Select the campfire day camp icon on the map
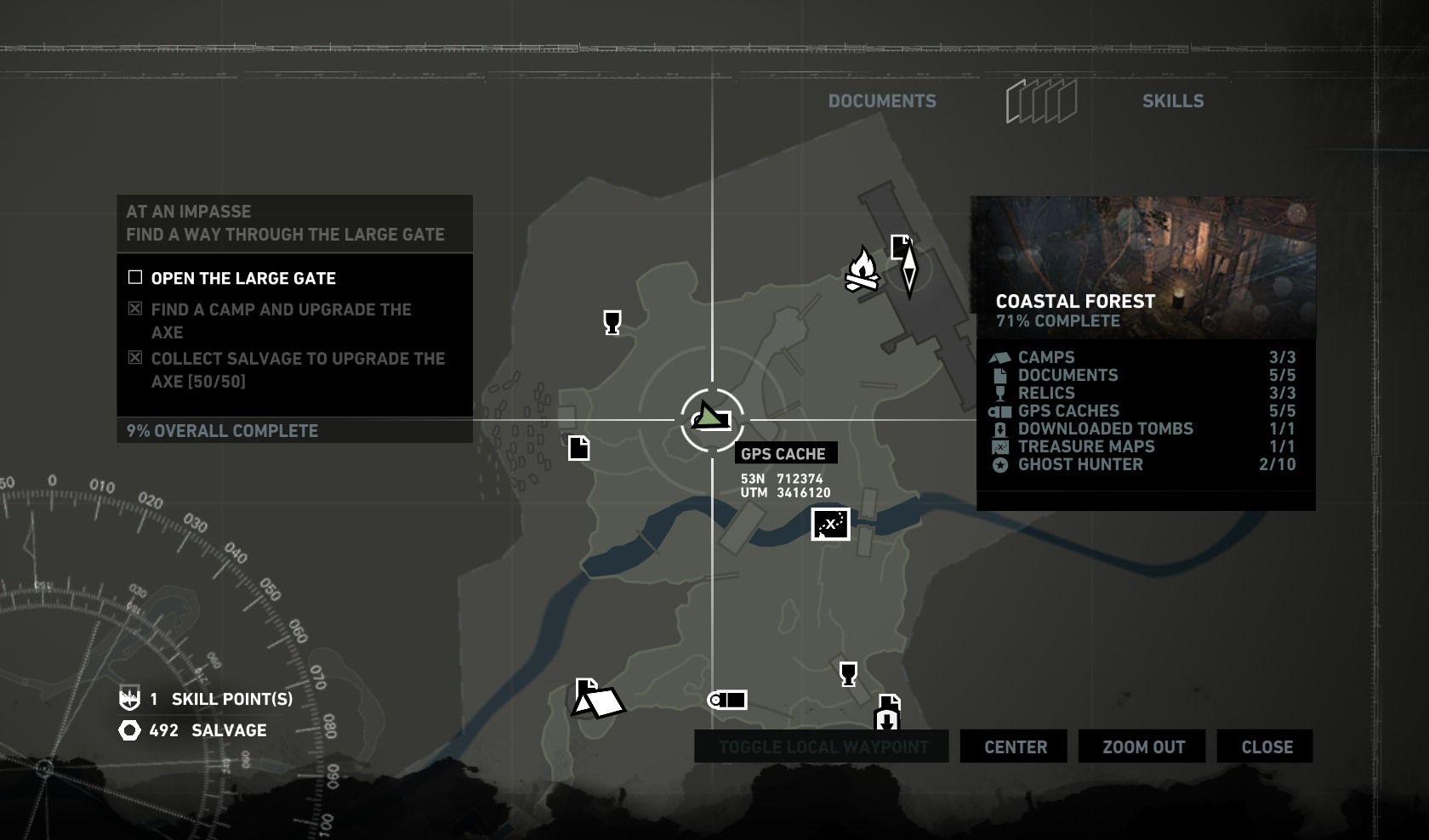This screenshot has height=840, width=1429. 863,272
